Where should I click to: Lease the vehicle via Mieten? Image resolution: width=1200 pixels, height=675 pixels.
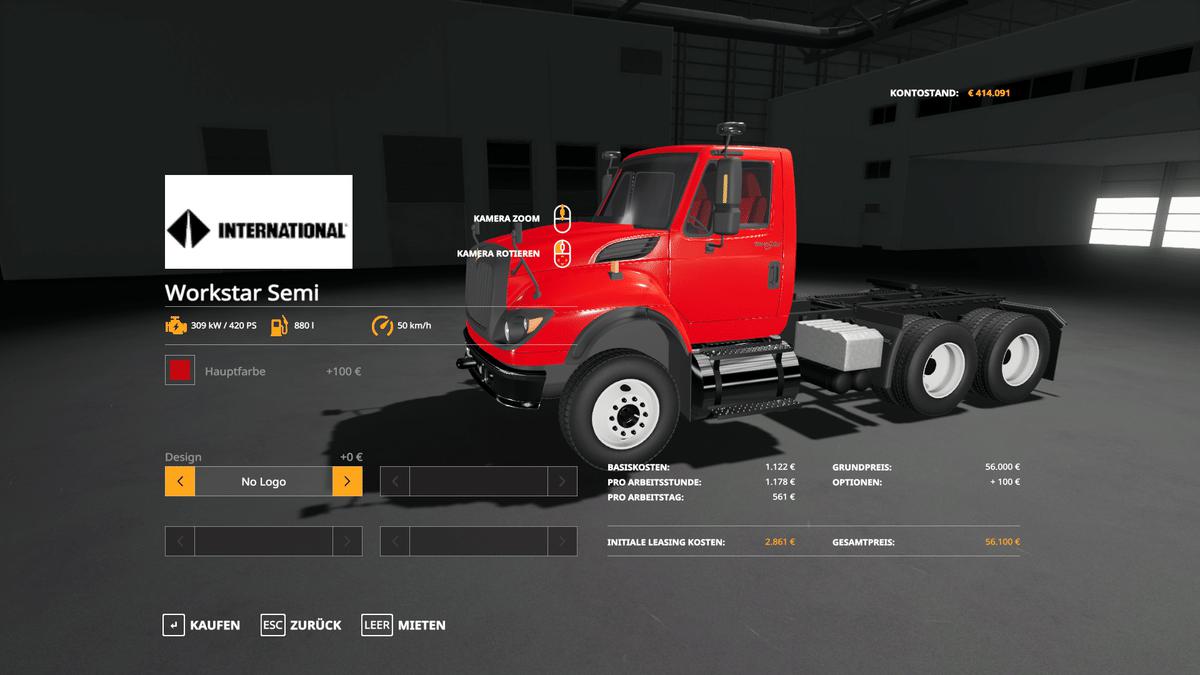(404, 625)
